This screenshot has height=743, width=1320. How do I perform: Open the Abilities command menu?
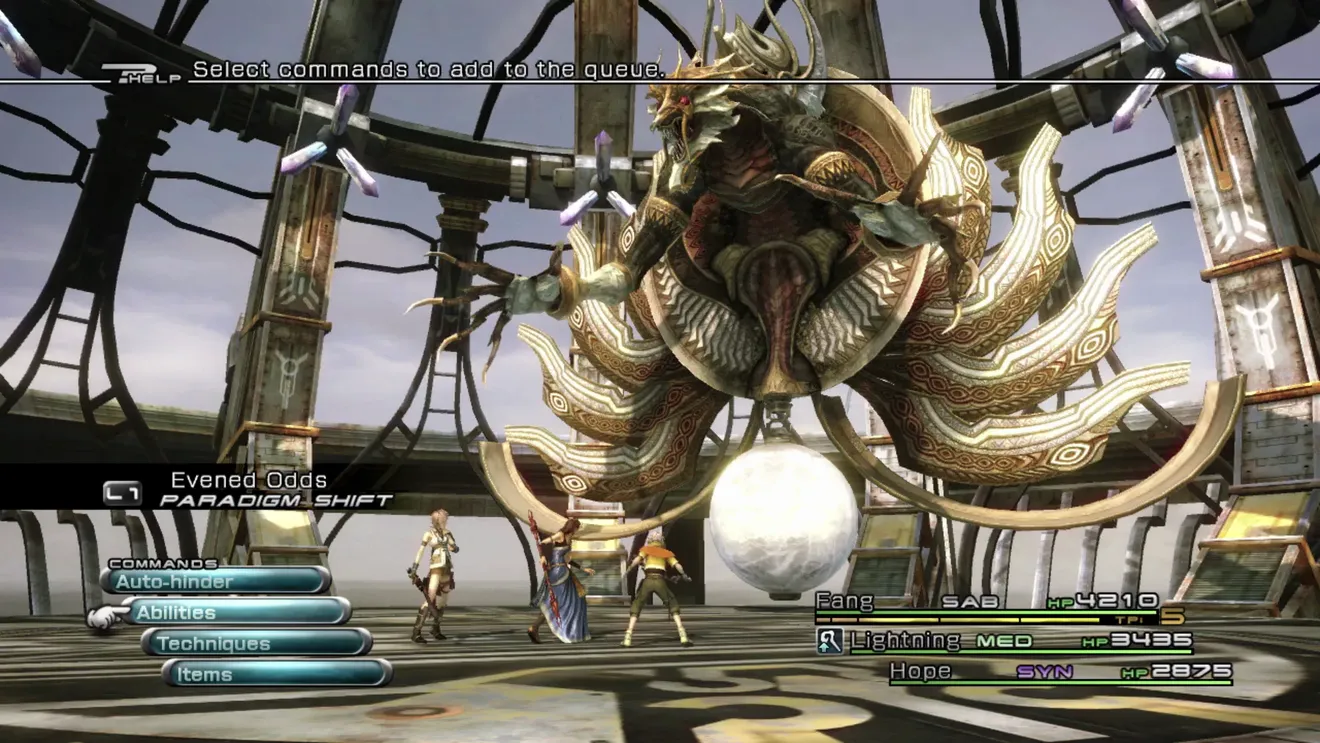coord(236,612)
